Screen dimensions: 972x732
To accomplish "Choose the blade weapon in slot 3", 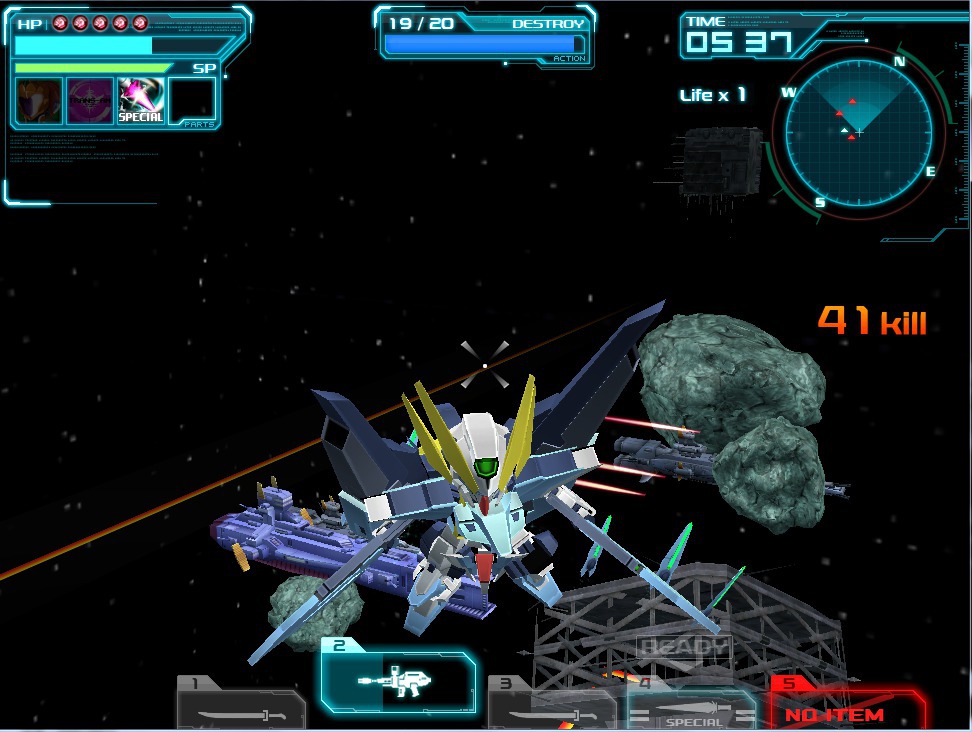I will point(550,706).
